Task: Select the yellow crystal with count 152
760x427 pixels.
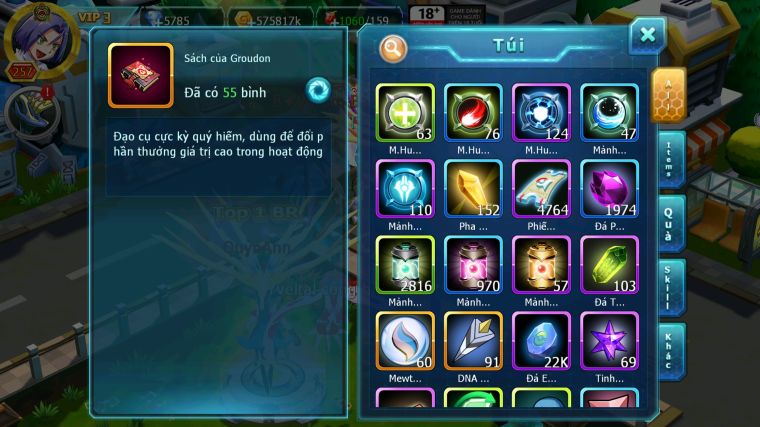Action: (x=473, y=188)
